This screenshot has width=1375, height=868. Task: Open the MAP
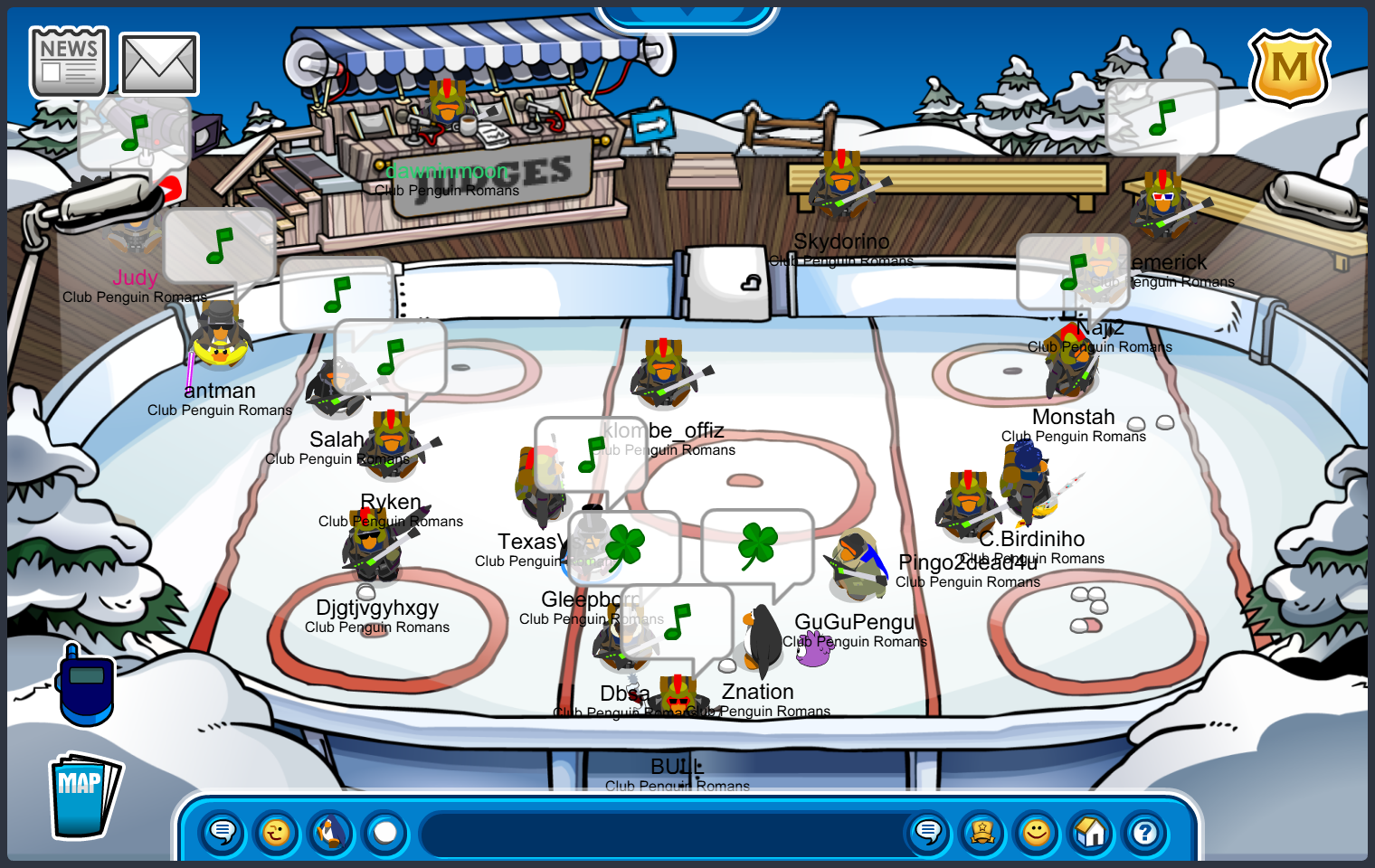pos(84,796)
